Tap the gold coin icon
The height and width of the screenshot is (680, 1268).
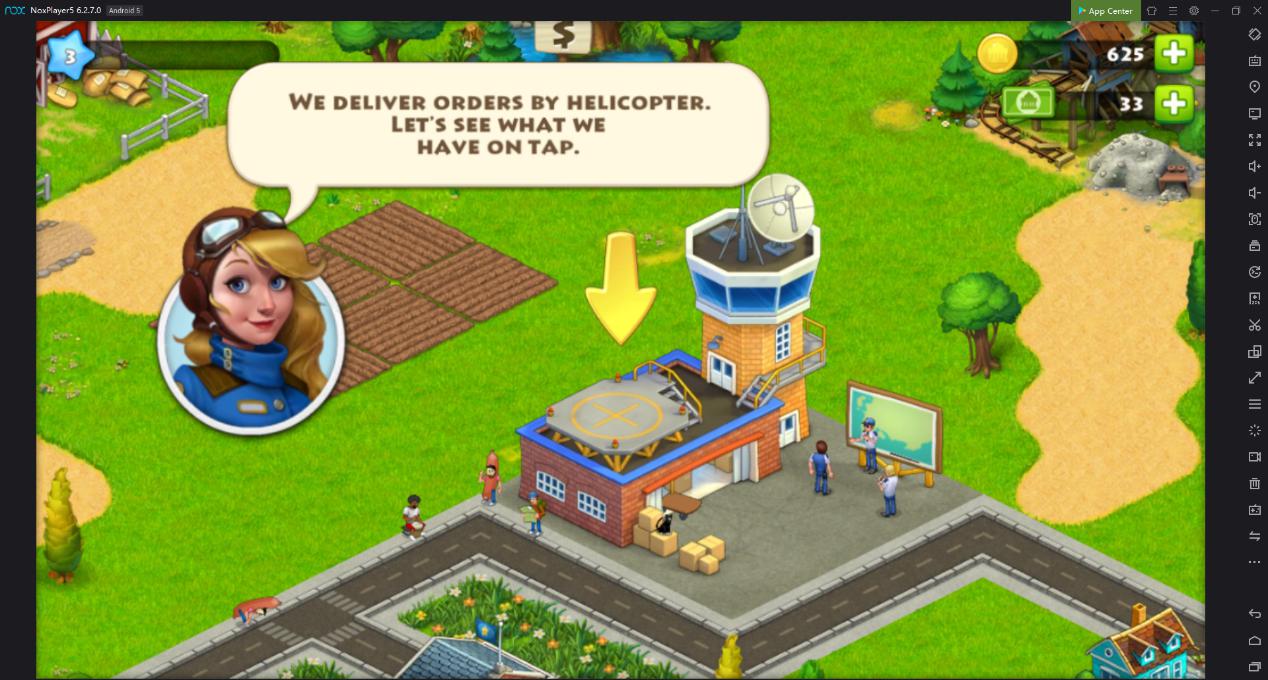[x=996, y=54]
